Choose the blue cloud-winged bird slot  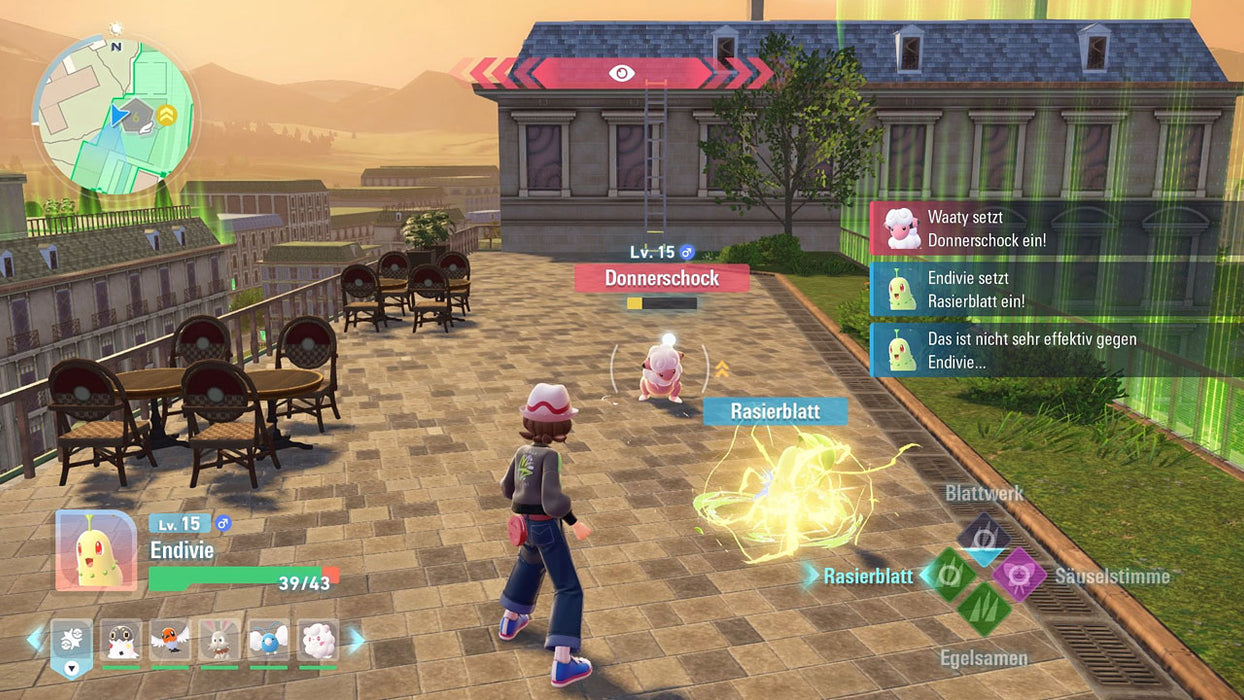268,640
